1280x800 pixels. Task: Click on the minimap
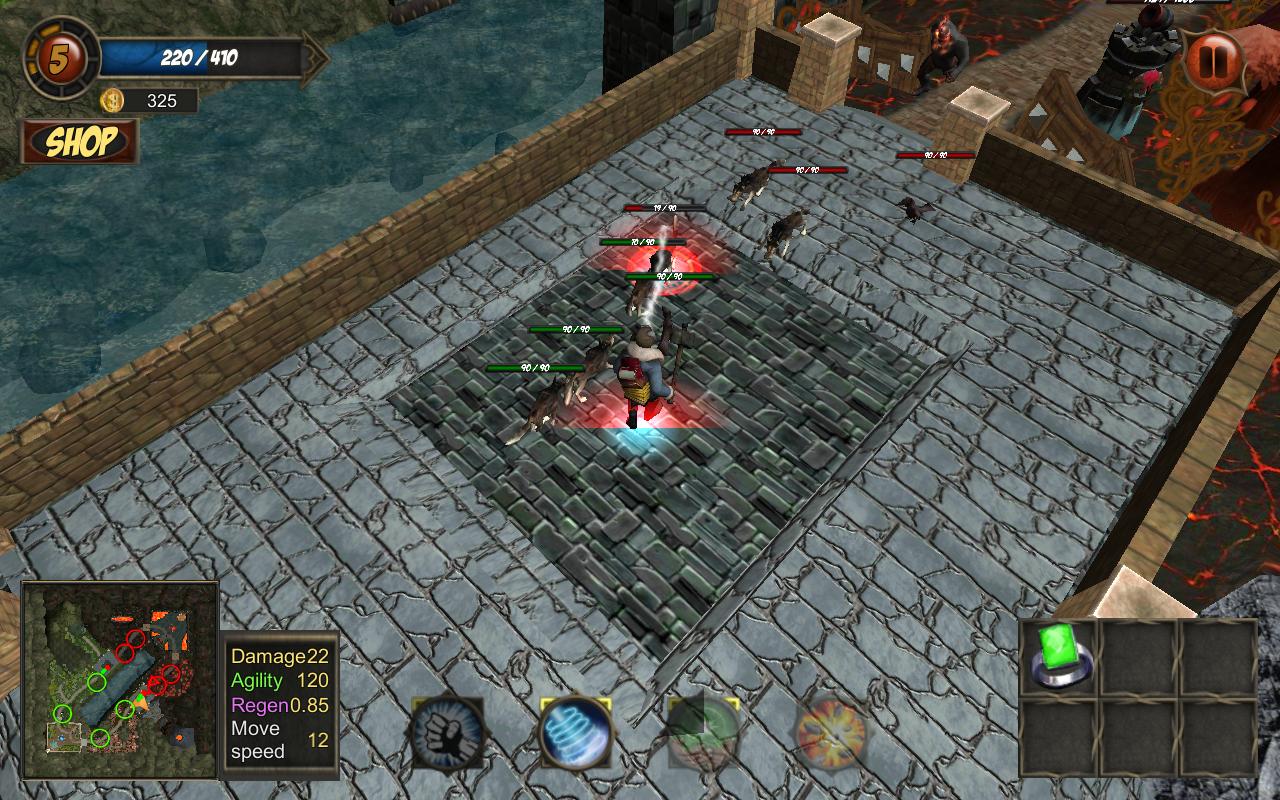(120, 680)
